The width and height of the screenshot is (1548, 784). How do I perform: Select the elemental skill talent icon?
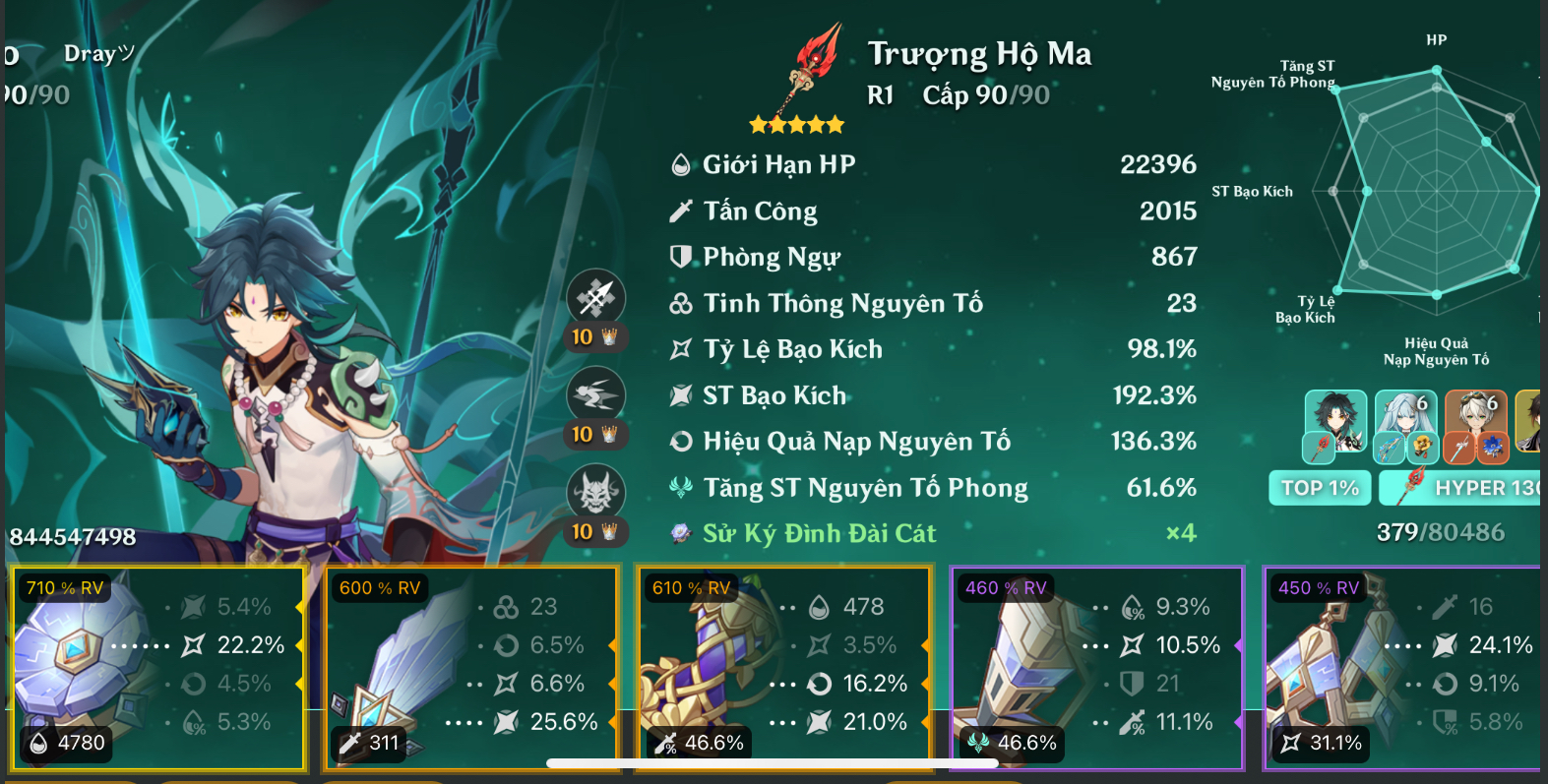(597, 393)
